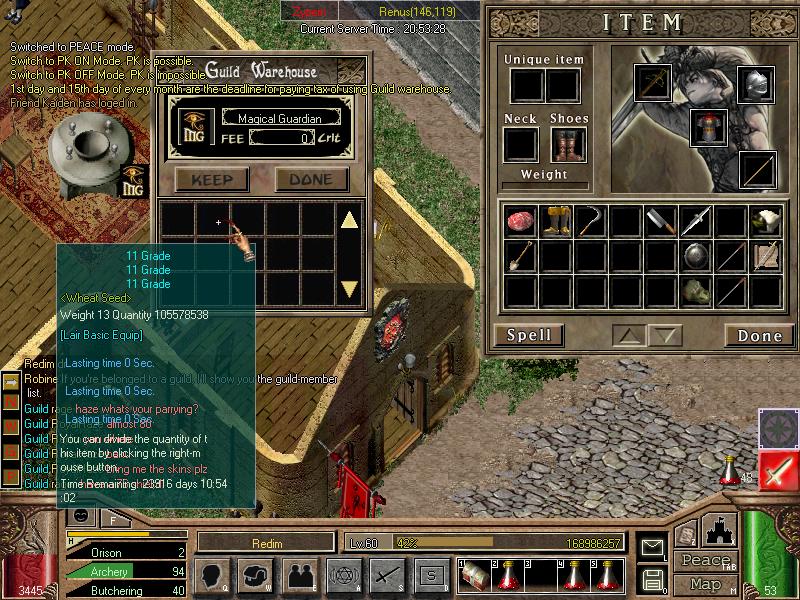Toggle the Peace mode button
800x600 pixels.
click(705, 561)
